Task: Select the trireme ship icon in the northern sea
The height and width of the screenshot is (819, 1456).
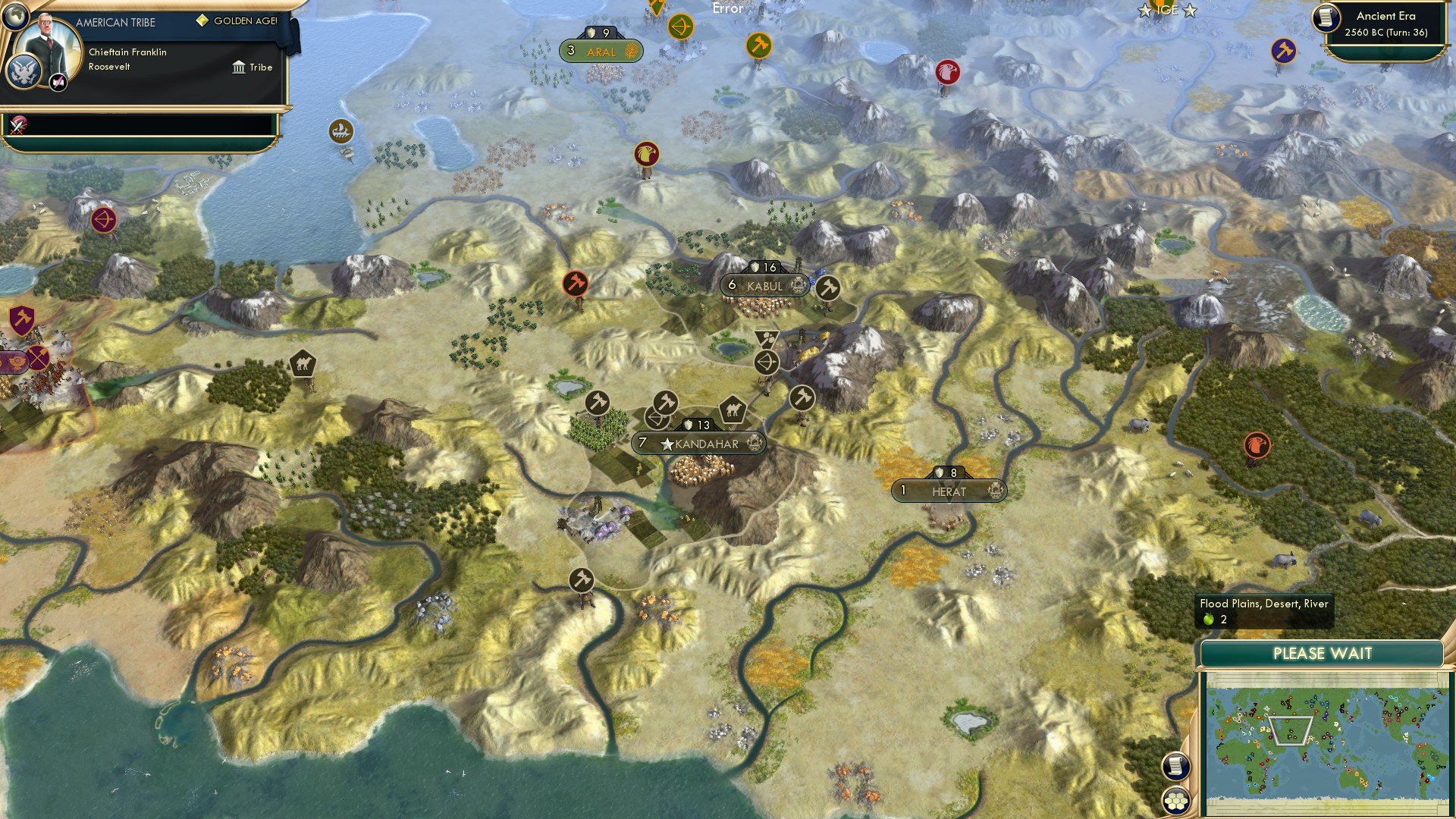Action: click(343, 132)
